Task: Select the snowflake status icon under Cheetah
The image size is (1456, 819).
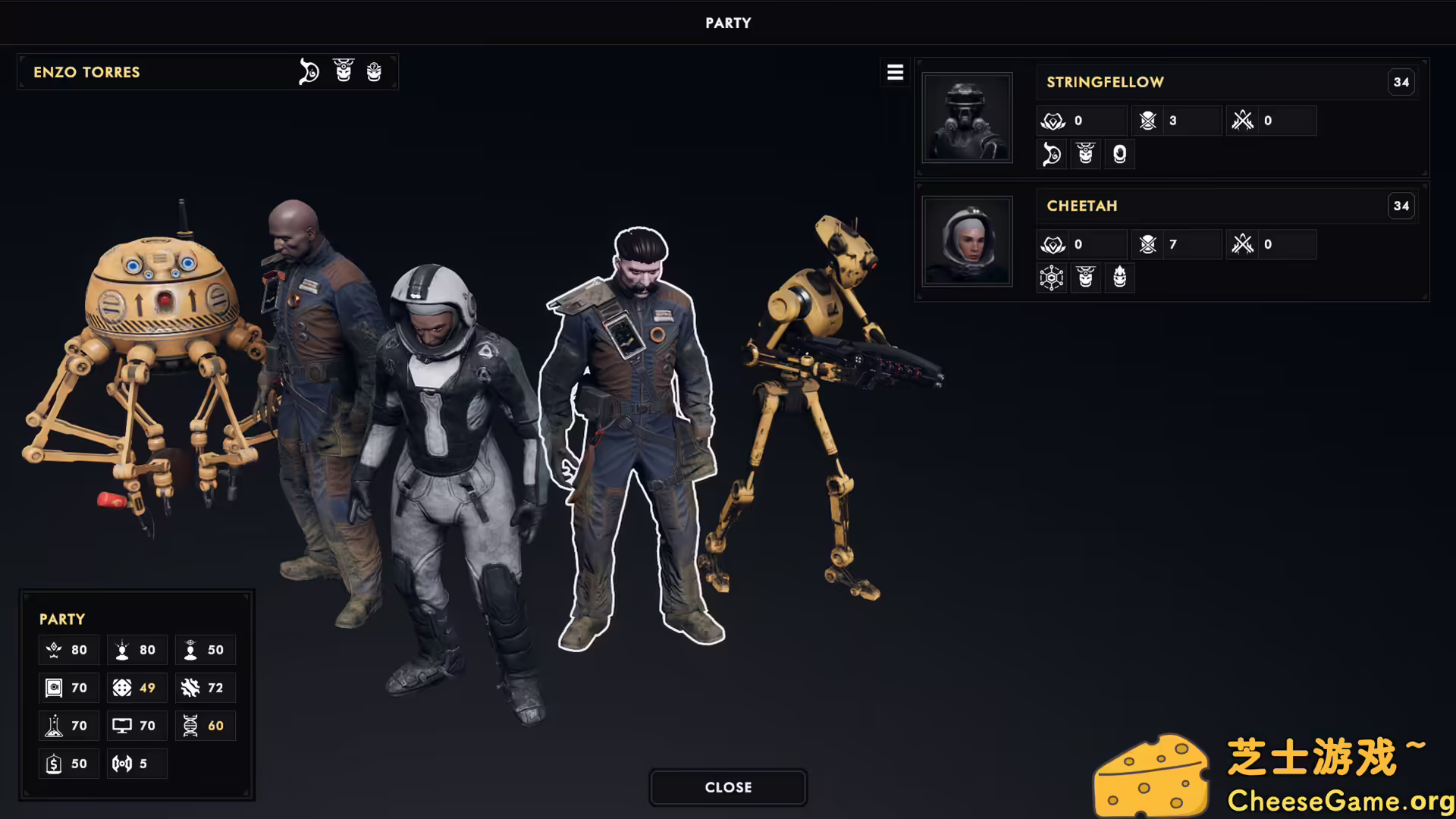Action: coord(1052,278)
